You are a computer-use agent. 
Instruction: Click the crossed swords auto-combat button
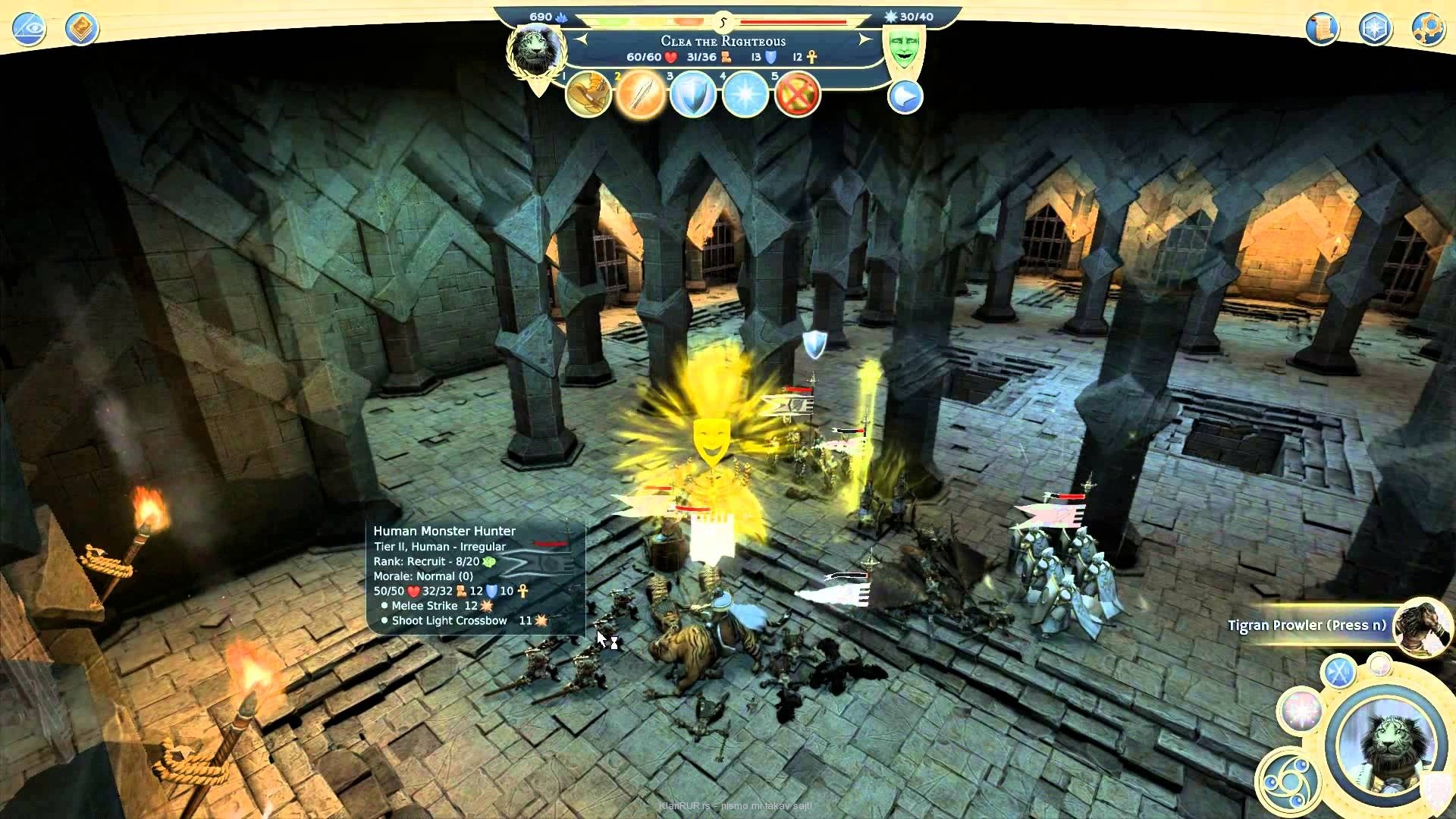point(1338,672)
